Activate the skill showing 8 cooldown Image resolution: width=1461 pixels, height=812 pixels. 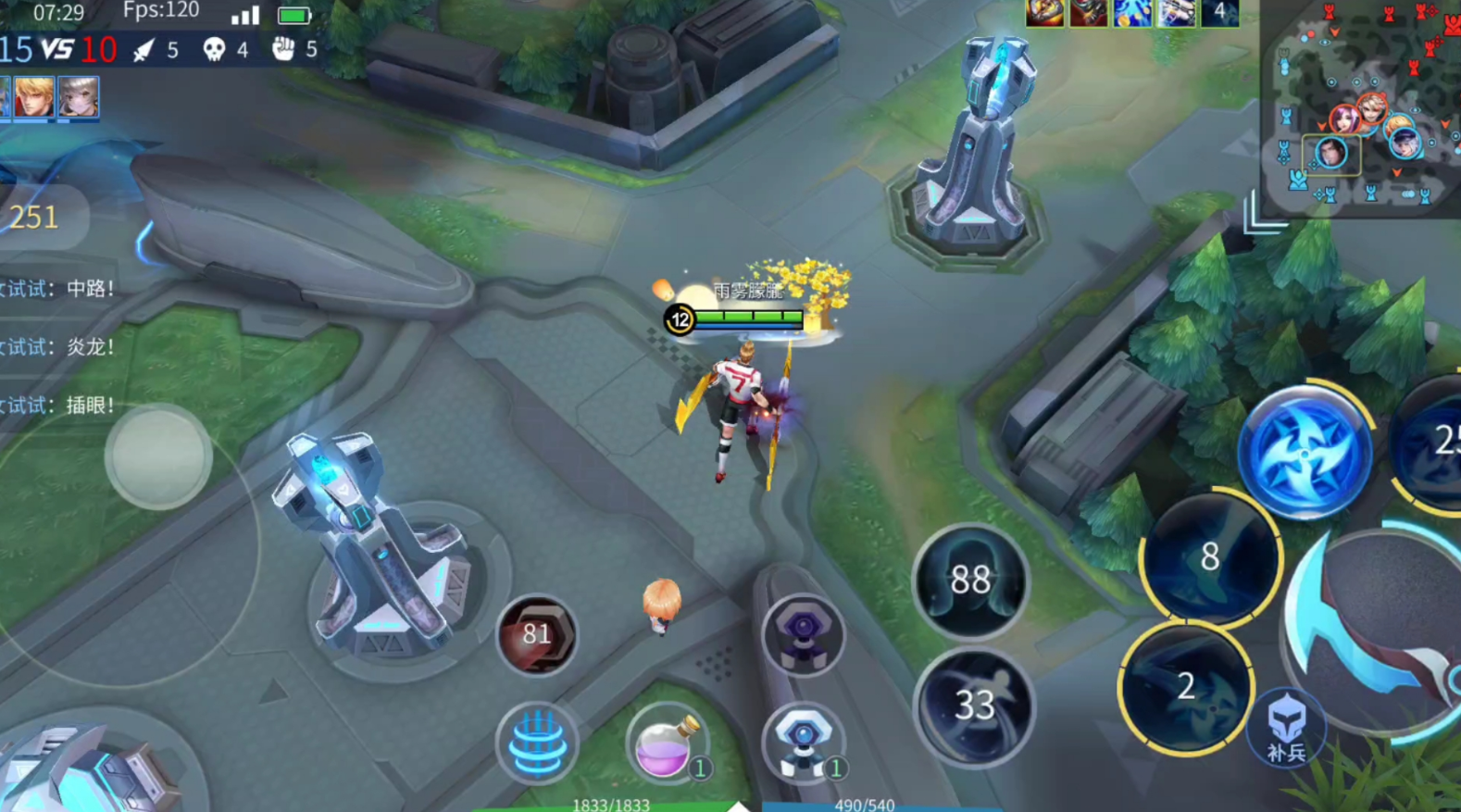pyautogui.click(x=1209, y=556)
